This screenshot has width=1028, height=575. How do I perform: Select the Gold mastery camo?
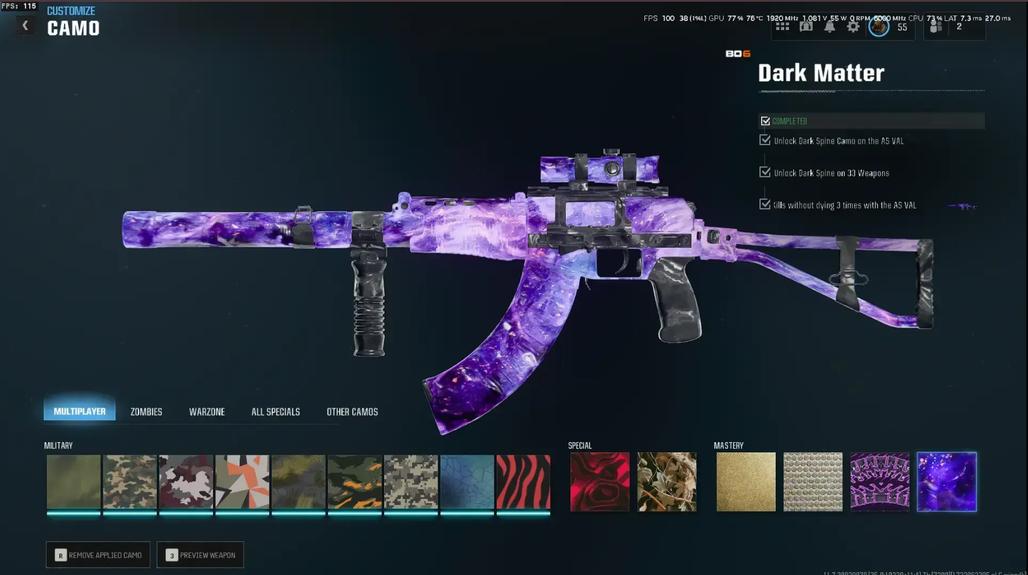746,482
